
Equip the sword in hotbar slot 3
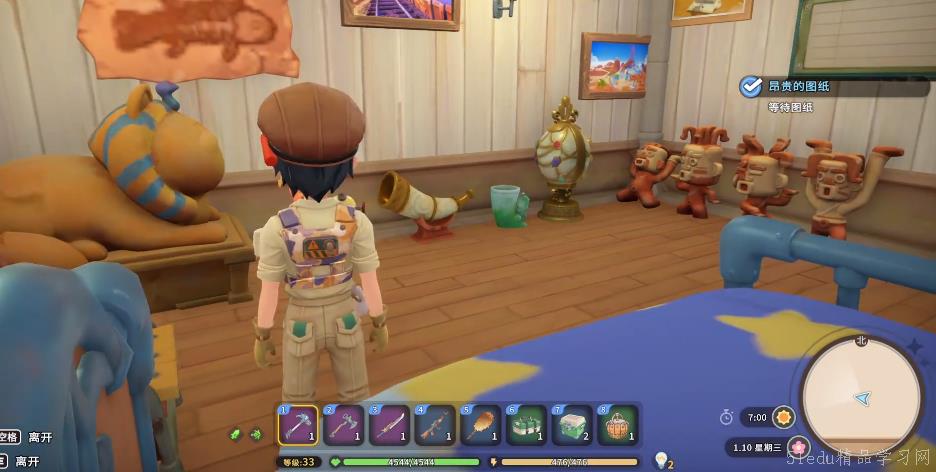(388, 424)
